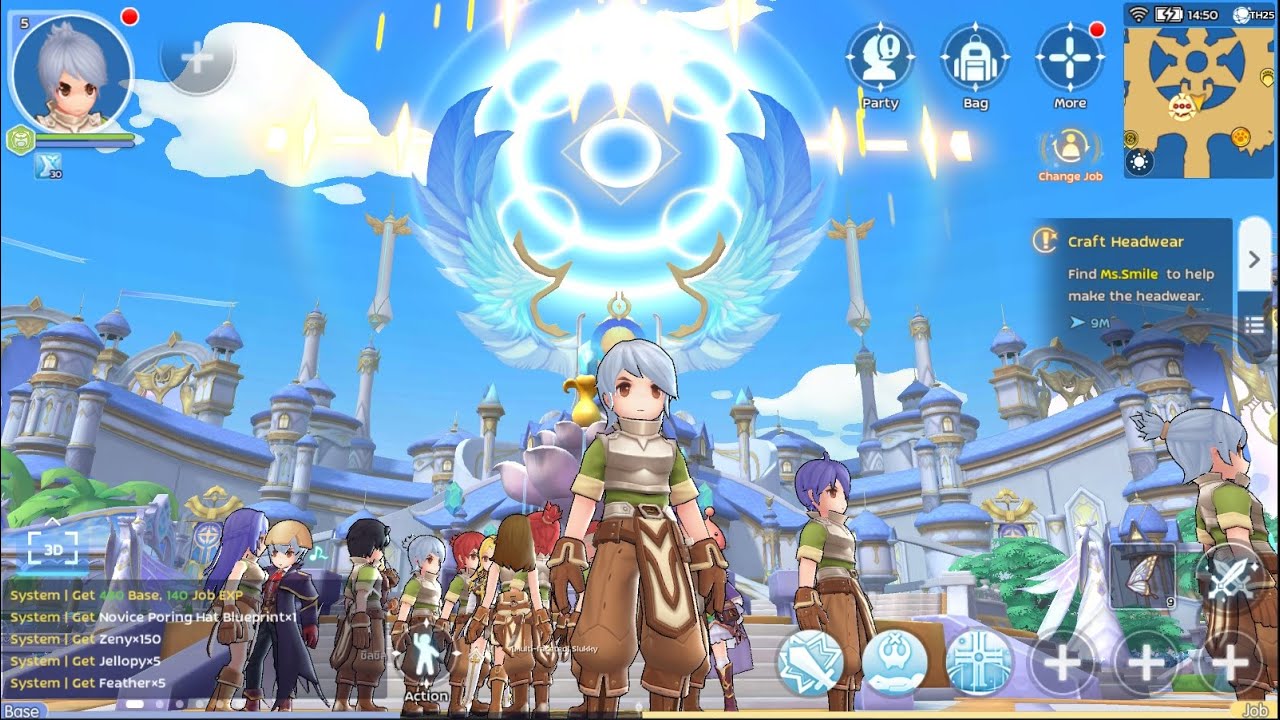This screenshot has height=720, width=1280.
Task: Activate the cross-shaped skill icon
Action: click(979, 662)
